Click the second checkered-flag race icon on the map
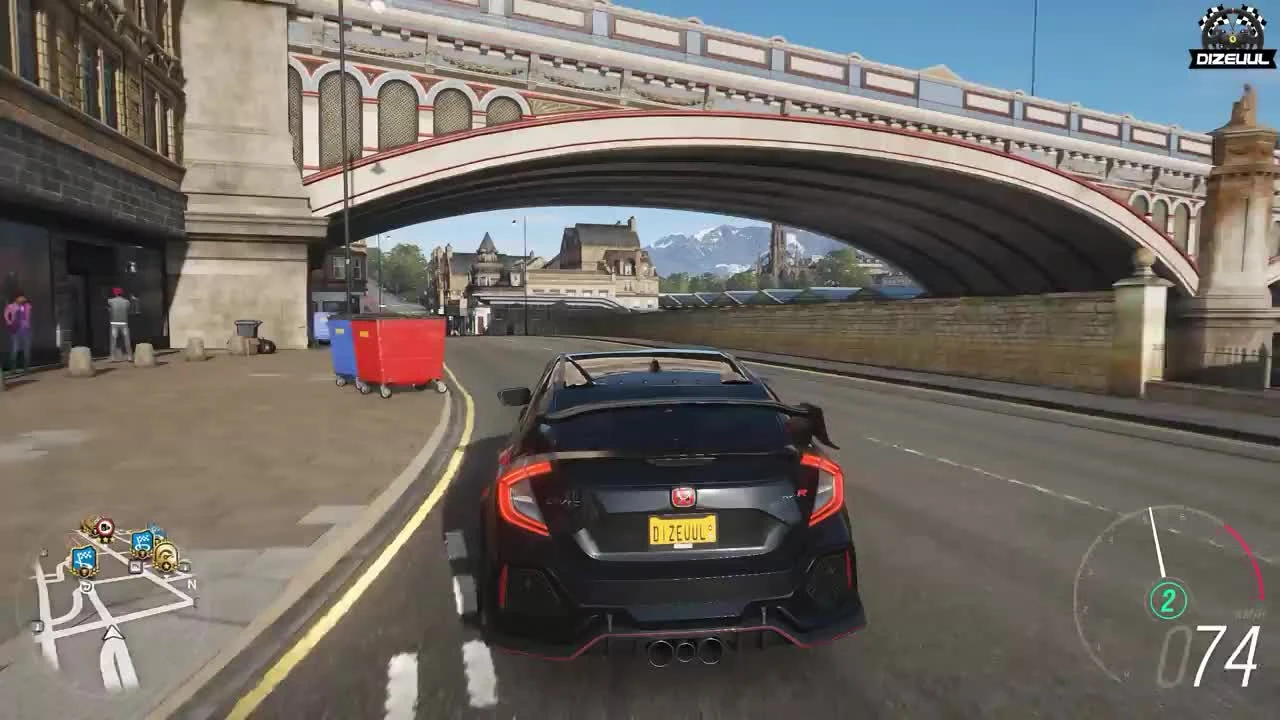The height and width of the screenshot is (720, 1280). (x=144, y=544)
